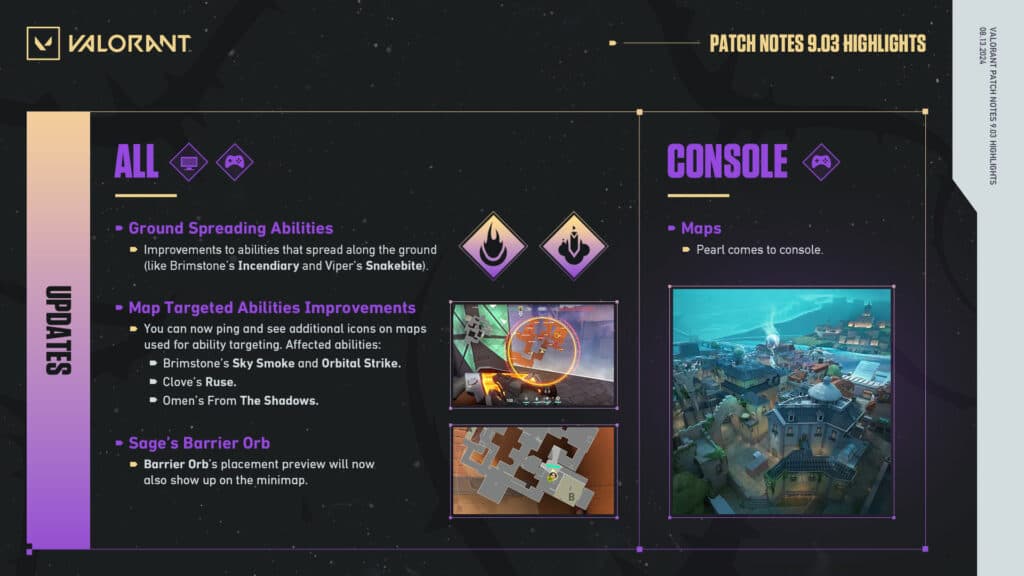Select Viper's Snakebite ability icon
The height and width of the screenshot is (576, 1024).
(x=573, y=244)
